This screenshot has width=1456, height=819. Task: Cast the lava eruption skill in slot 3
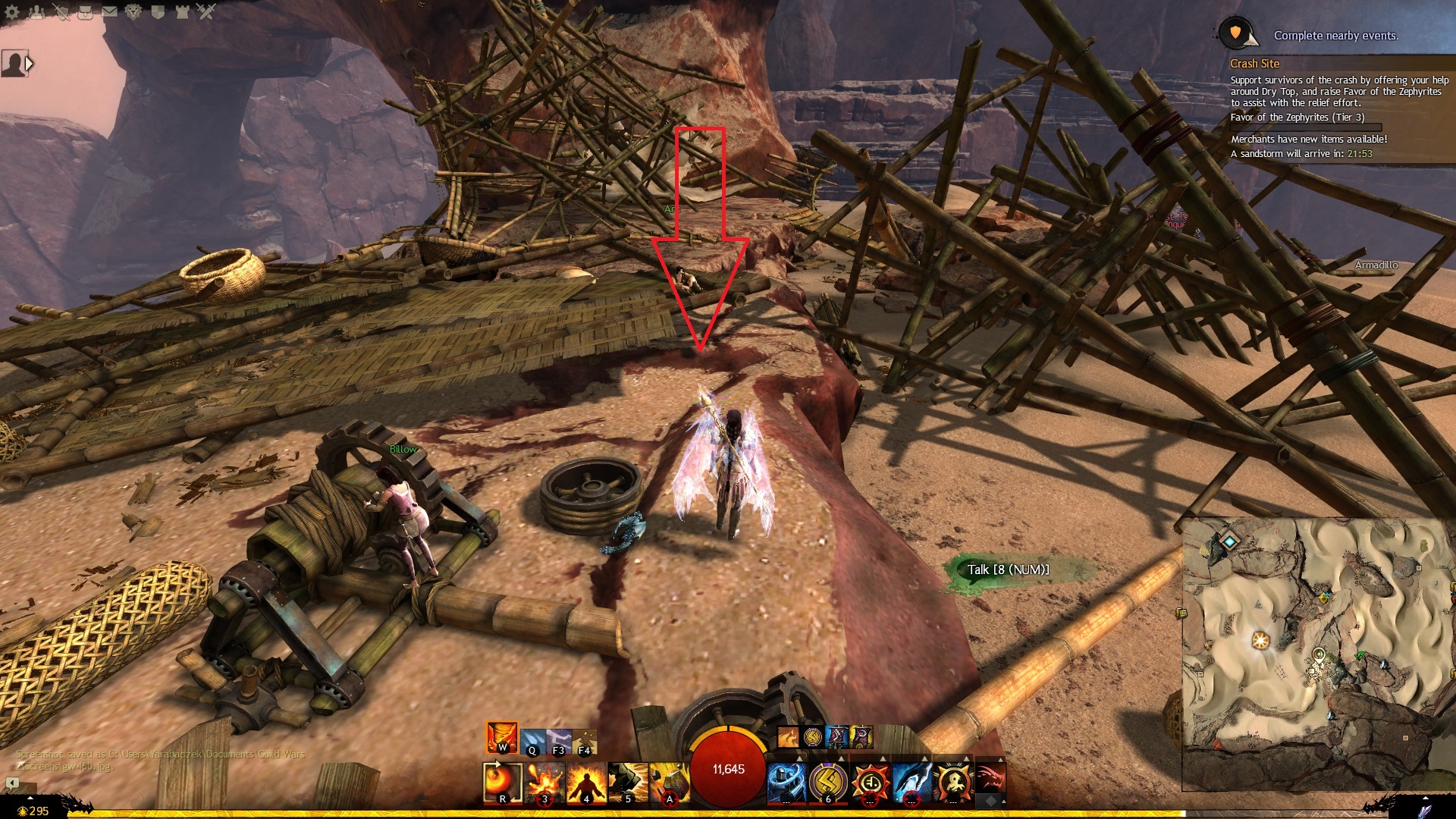click(544, 782)
